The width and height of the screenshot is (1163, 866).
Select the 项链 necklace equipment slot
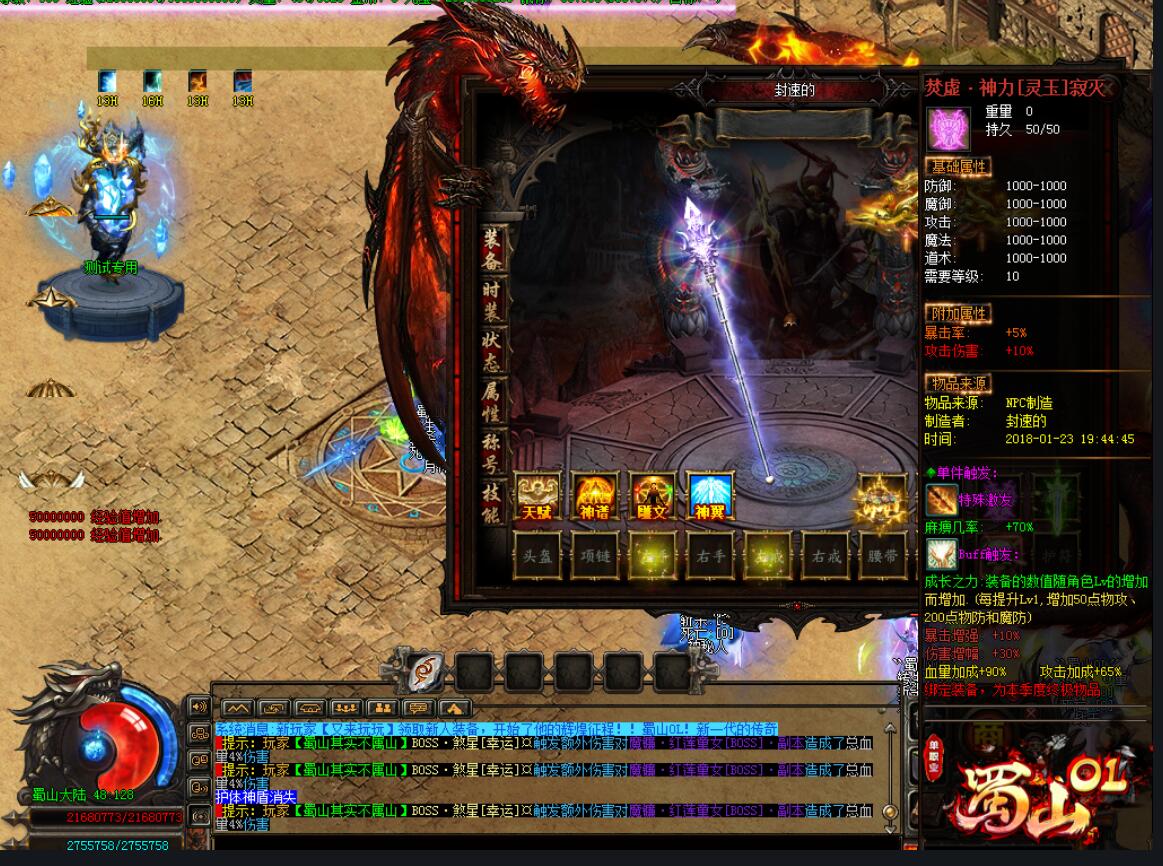pyautogui.click(x=595, y=555)
